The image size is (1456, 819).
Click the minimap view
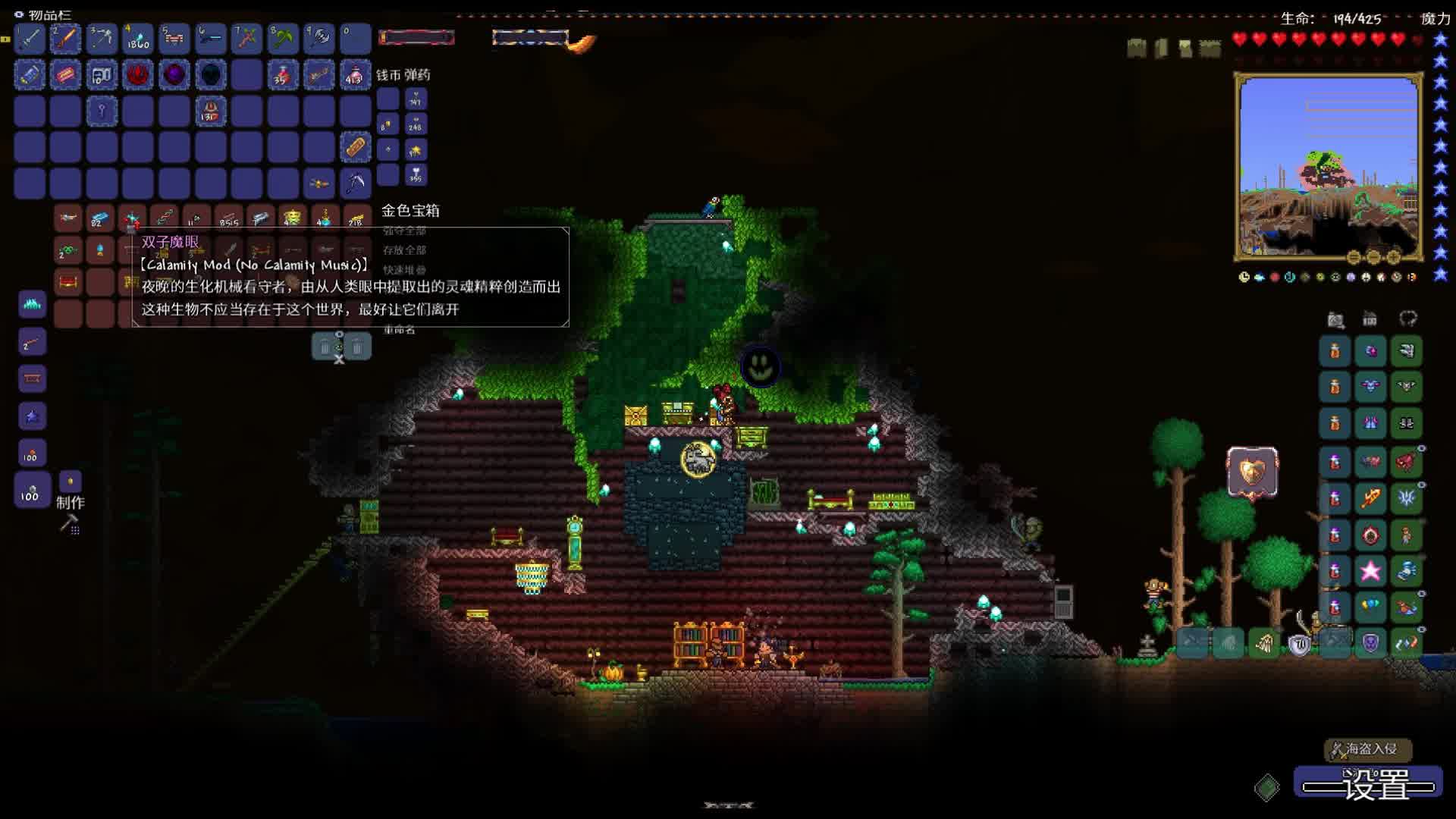point(1327,167)
